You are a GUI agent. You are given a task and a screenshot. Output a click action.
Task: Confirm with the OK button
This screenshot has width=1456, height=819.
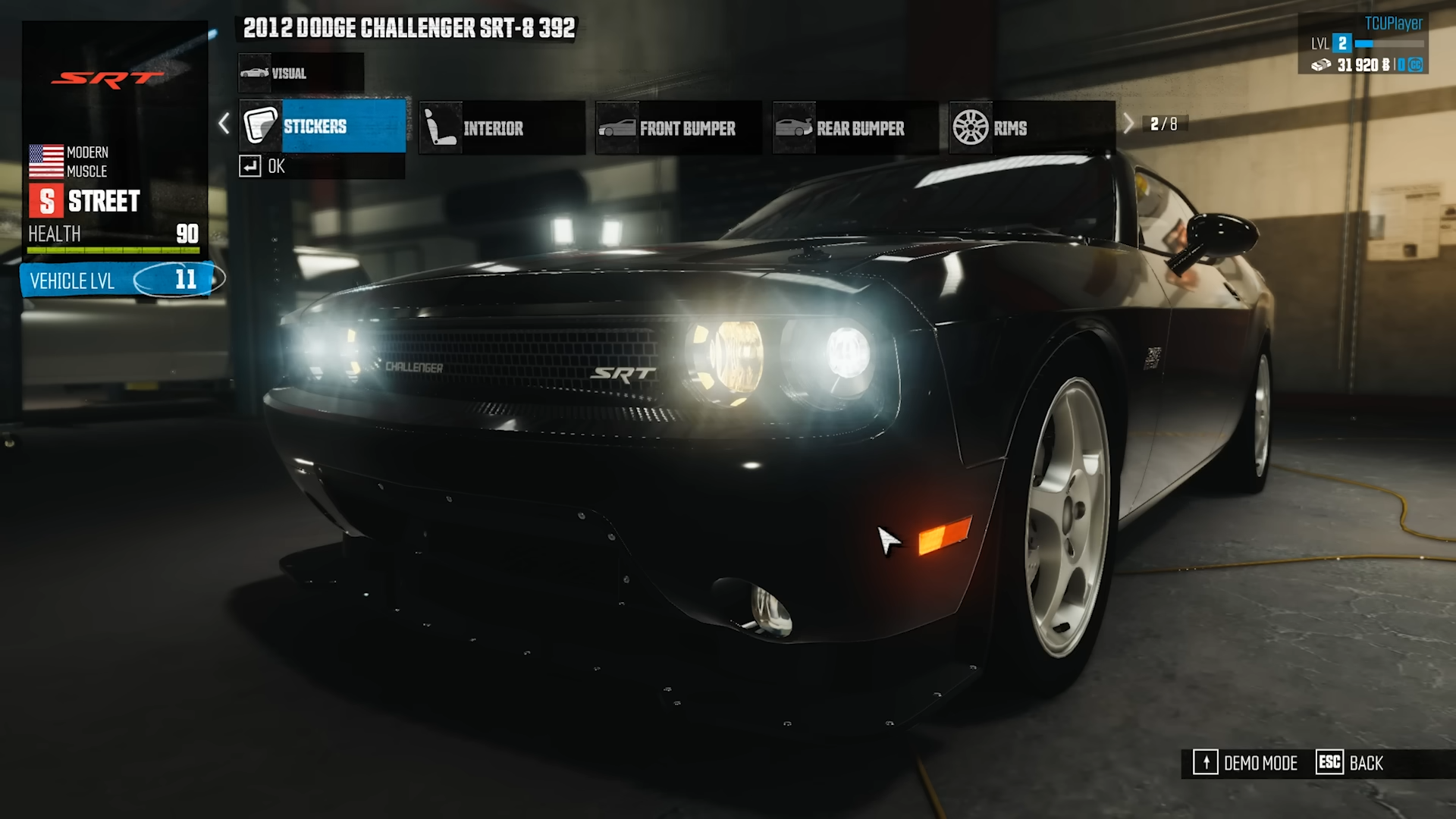pos(262,166)
